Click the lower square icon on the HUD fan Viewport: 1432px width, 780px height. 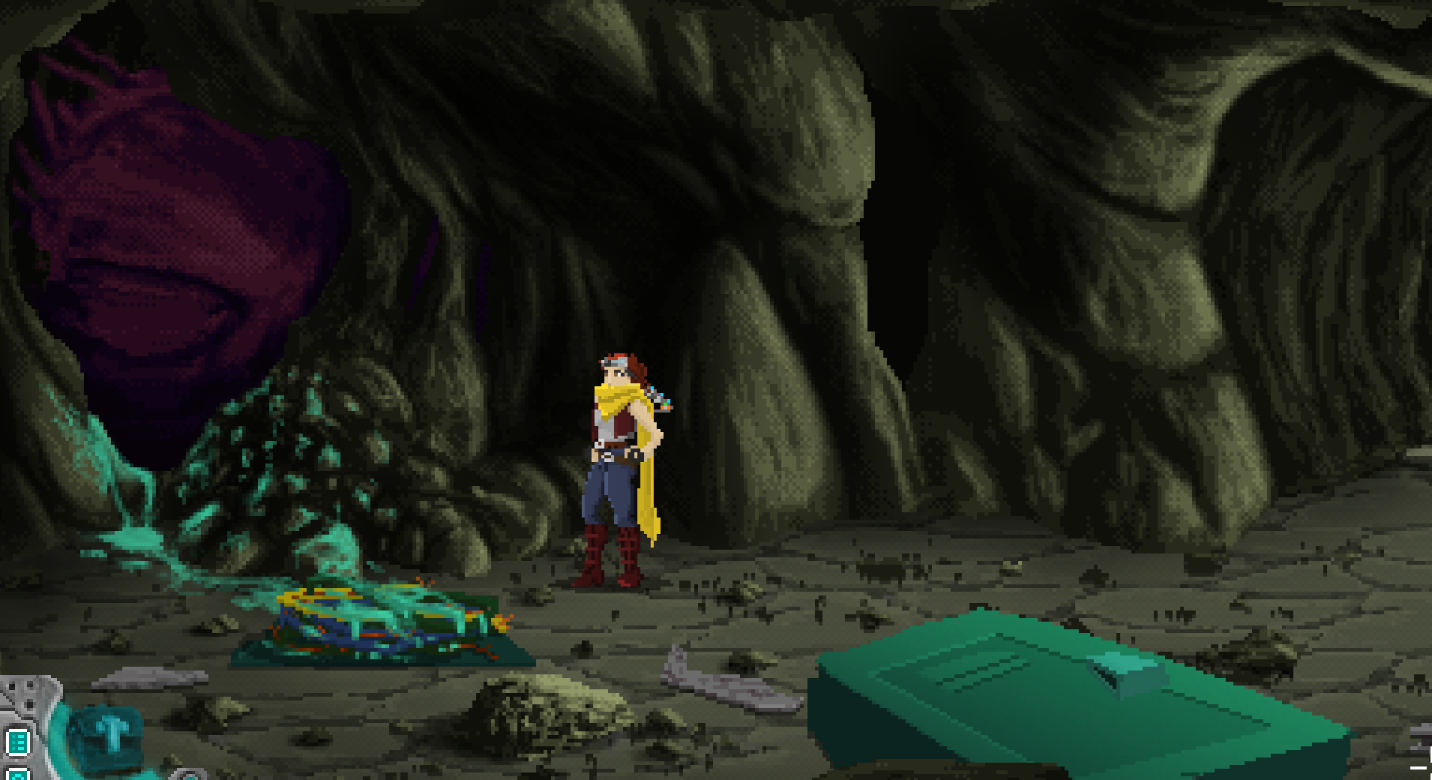pos(17,775)
